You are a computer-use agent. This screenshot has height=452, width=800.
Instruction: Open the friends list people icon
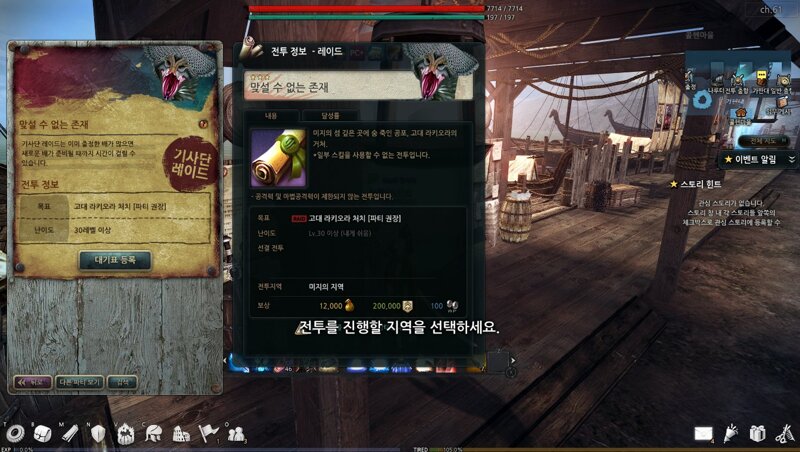(x=236, y=433)
